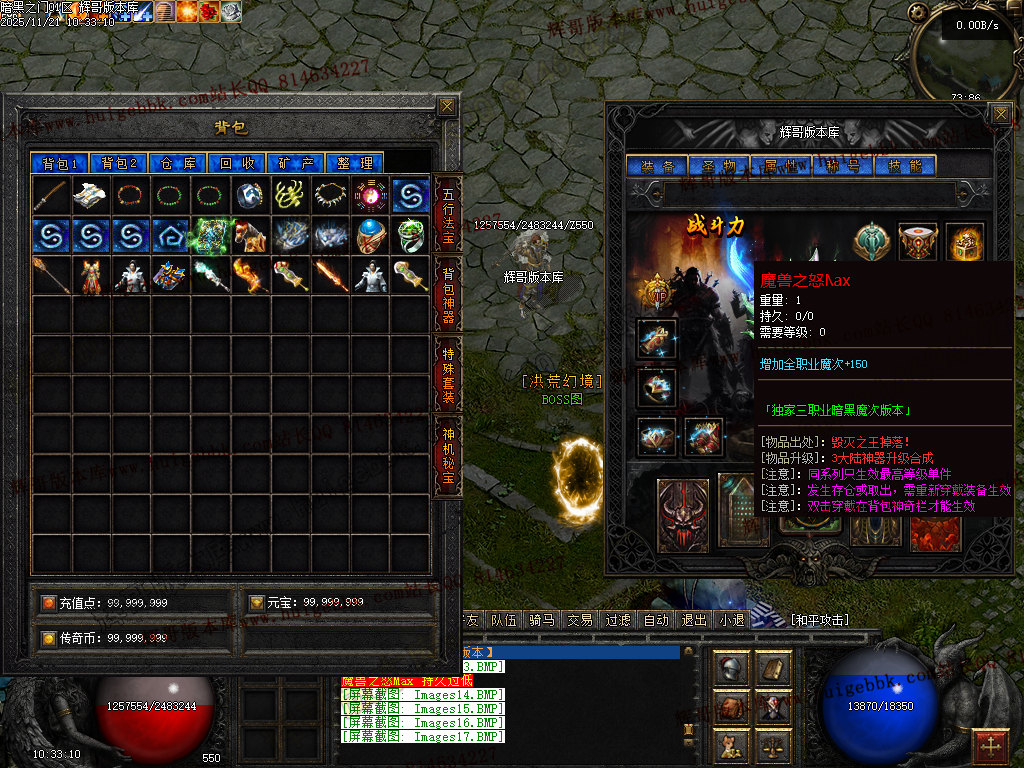Switch to the 背包2 tab
The image size is (1024, 768).
119,163
